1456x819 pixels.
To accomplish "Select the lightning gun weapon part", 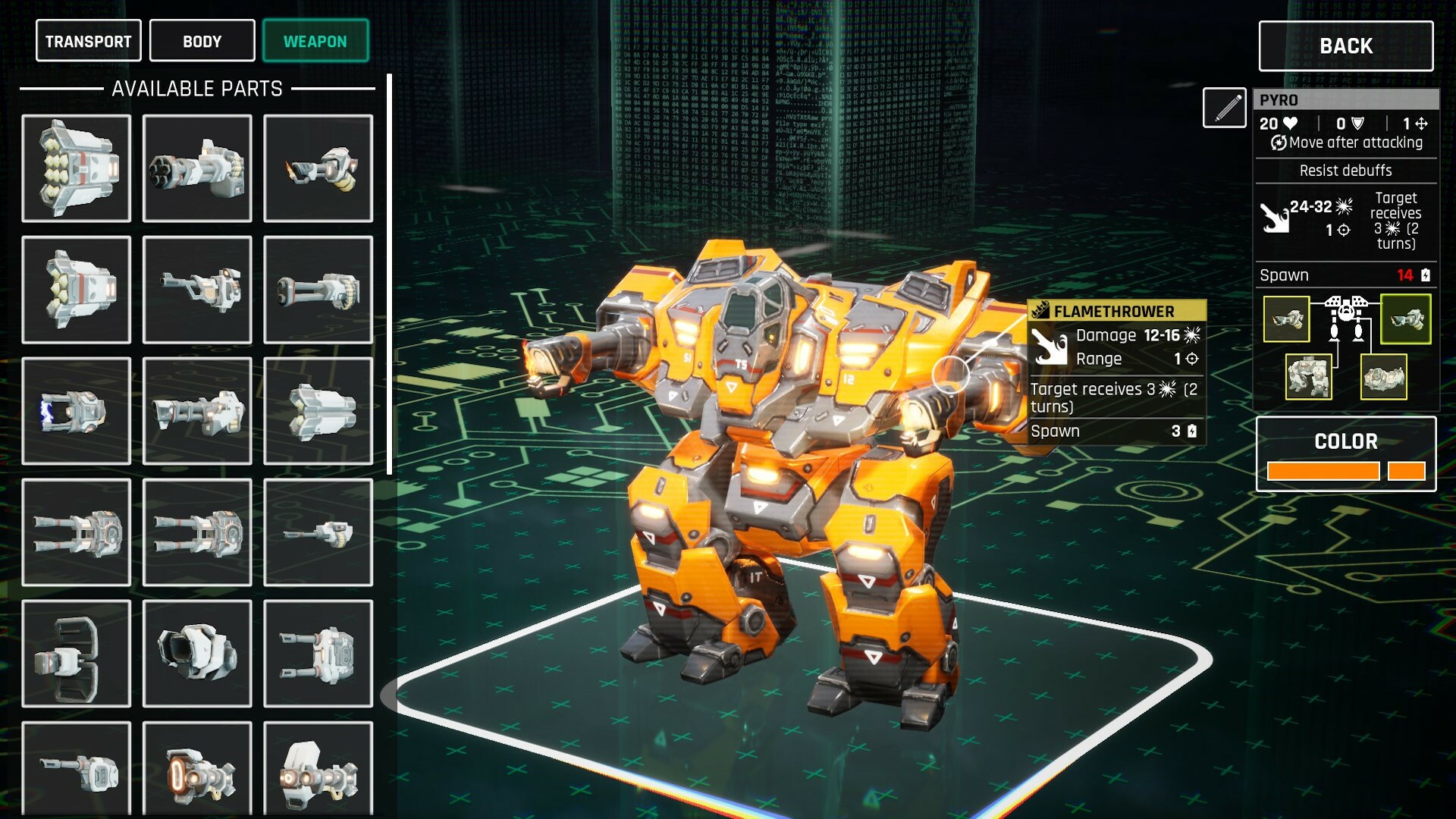I will coord(76,412).
